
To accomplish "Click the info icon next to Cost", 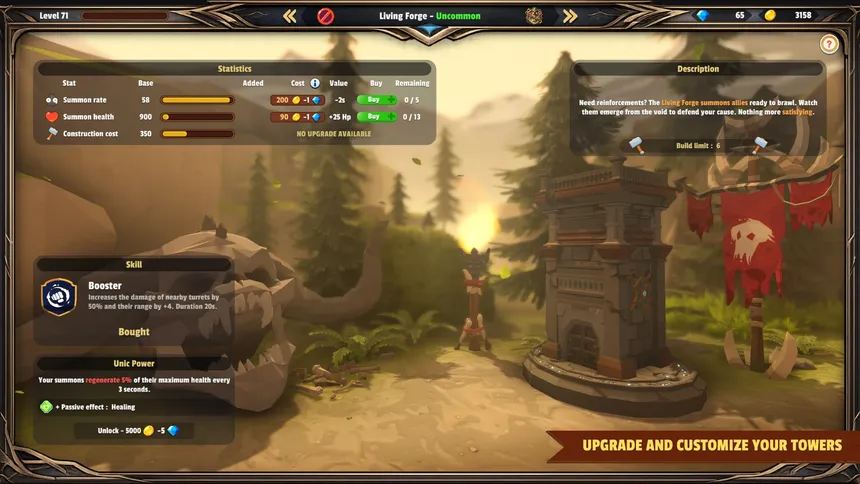I will pyautogui.click(x=315, y=83).
